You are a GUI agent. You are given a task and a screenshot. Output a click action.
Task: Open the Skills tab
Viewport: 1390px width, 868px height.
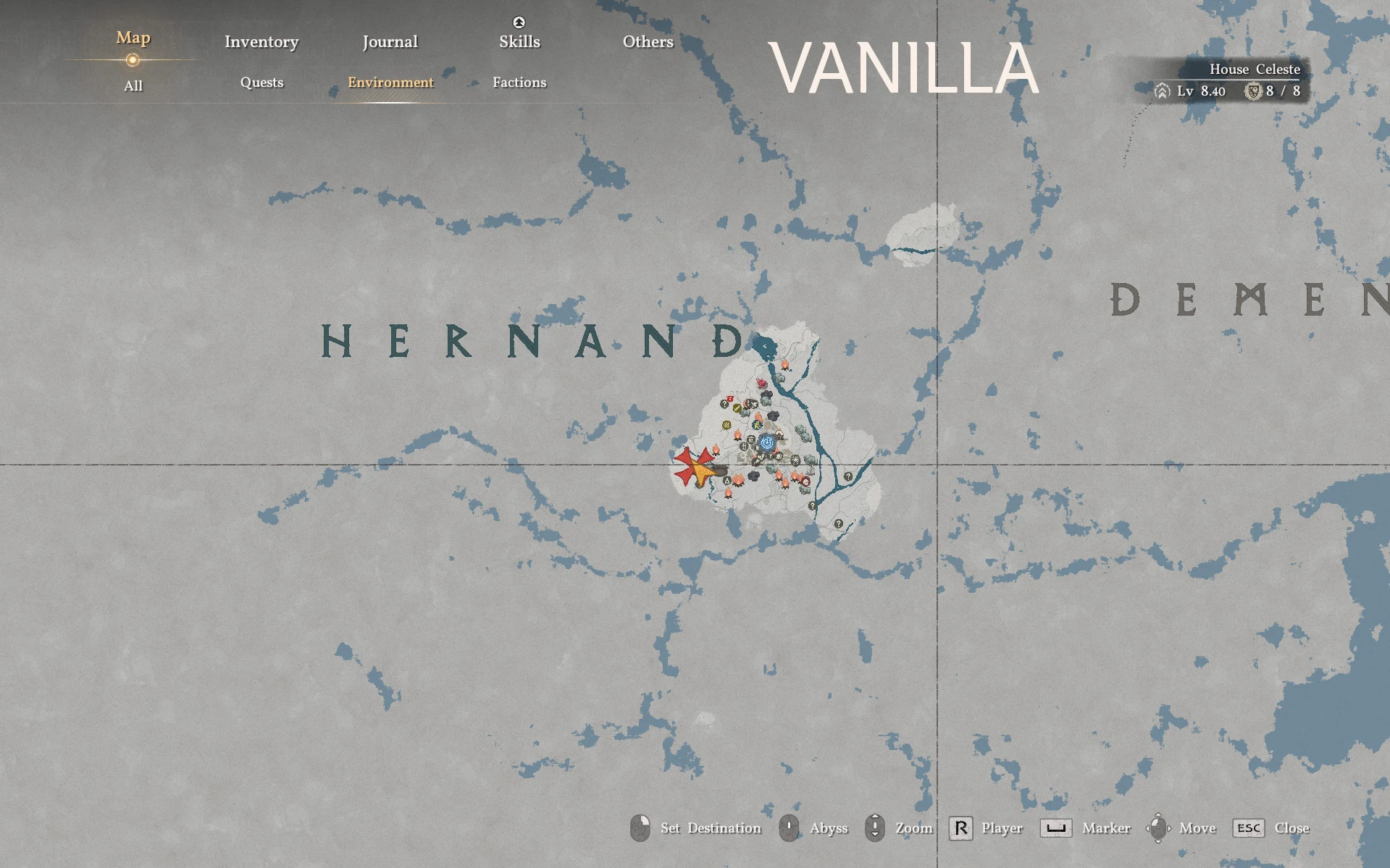519,42
